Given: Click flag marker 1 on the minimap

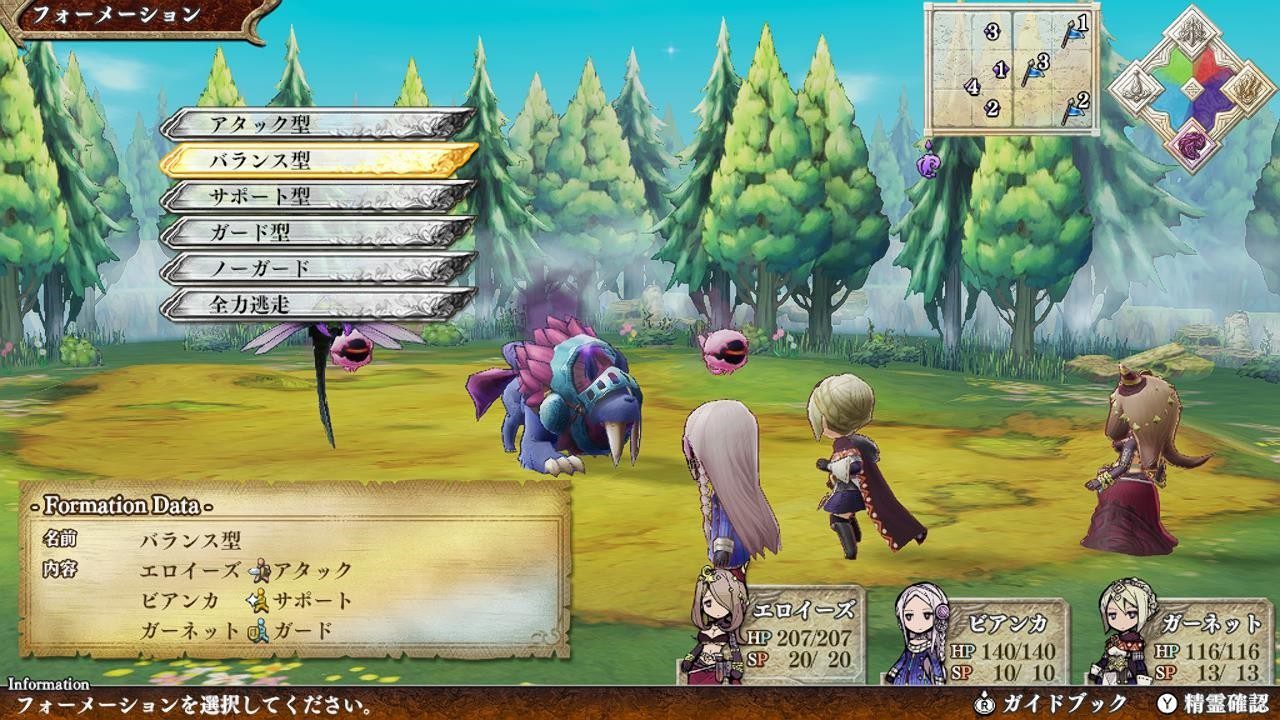Looking at the screenshot, I should (x=1074, y=33).
